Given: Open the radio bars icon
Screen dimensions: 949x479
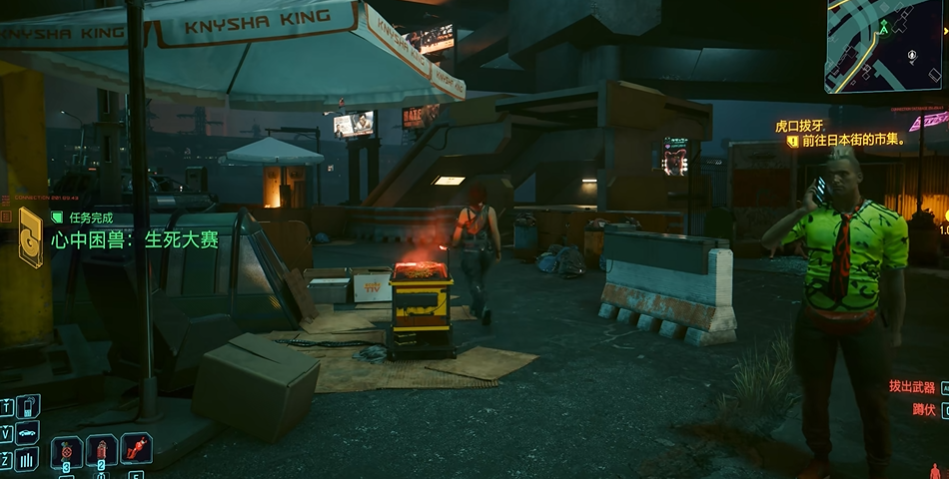Looking at the screenshot, I should 28,459.
